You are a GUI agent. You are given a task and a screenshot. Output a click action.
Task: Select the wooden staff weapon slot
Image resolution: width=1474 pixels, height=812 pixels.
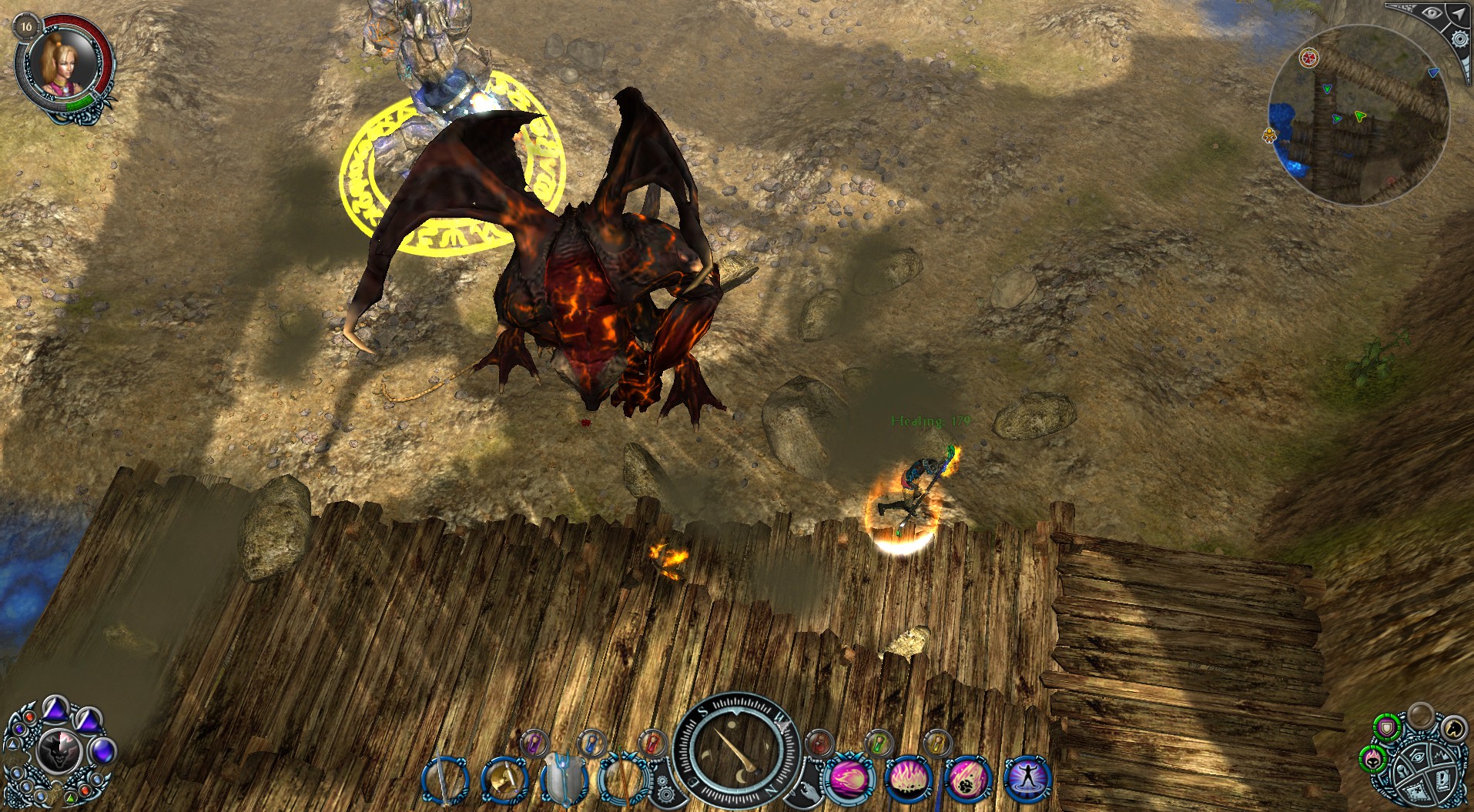click(621, 780)
